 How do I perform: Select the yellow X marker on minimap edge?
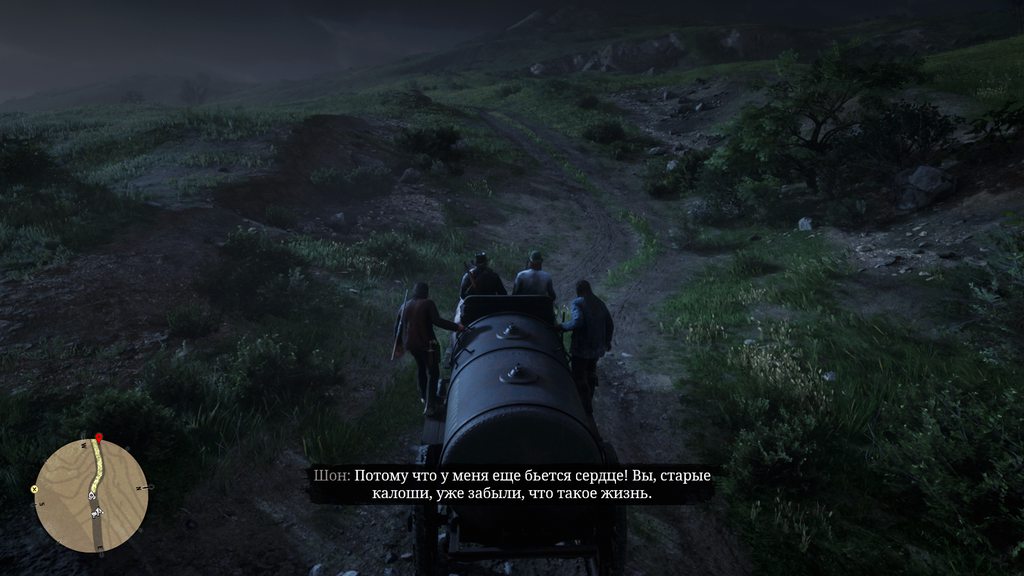34,489
